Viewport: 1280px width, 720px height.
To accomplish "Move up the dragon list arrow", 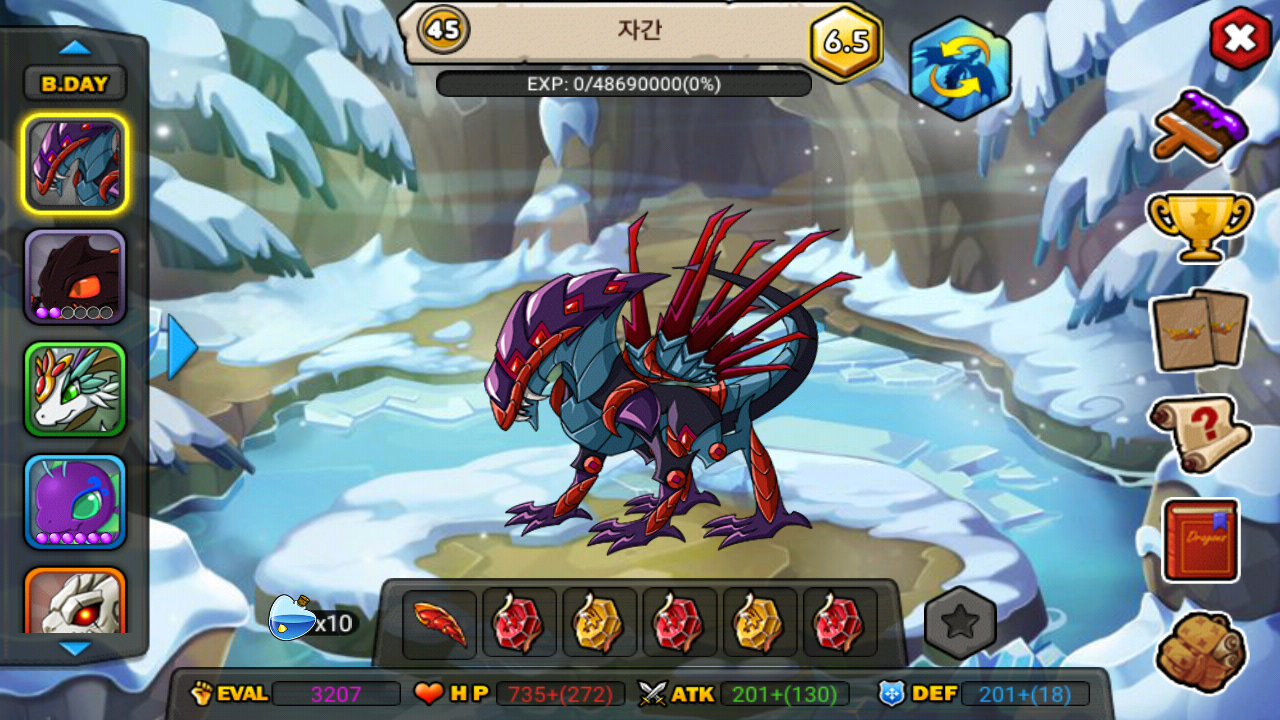I will (x=75, y=47).
